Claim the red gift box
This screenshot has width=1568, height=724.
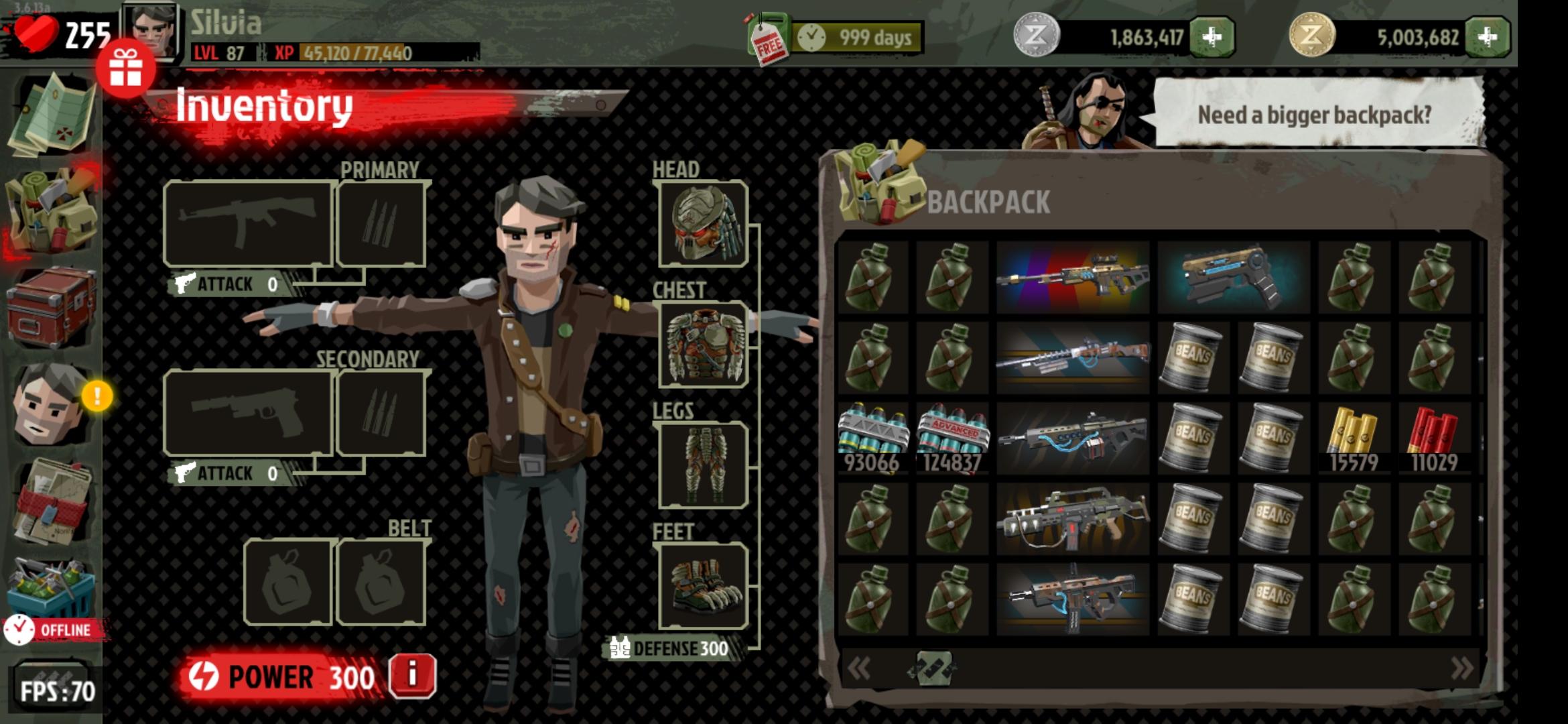(x=125, y=68)
